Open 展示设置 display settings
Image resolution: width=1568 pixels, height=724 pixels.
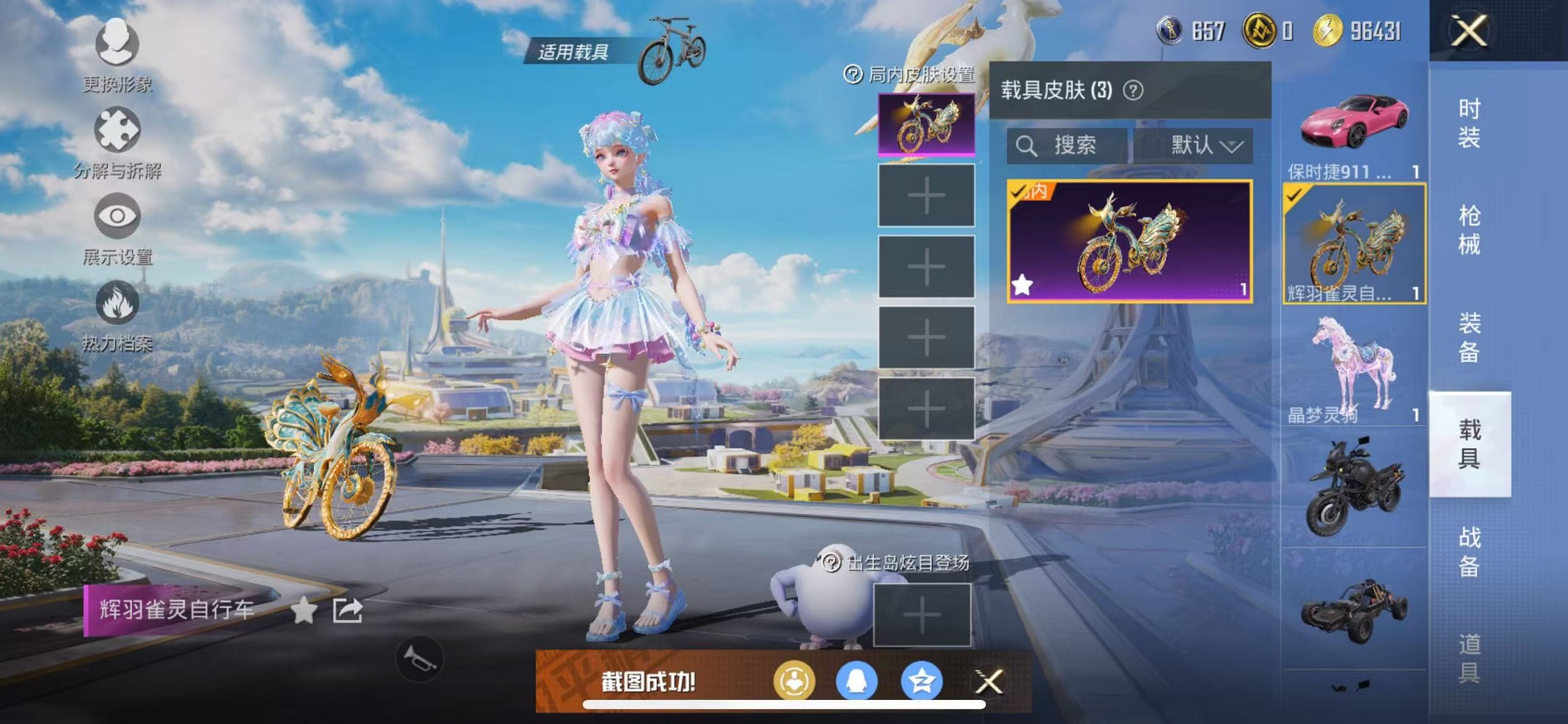tap(117, 216)
